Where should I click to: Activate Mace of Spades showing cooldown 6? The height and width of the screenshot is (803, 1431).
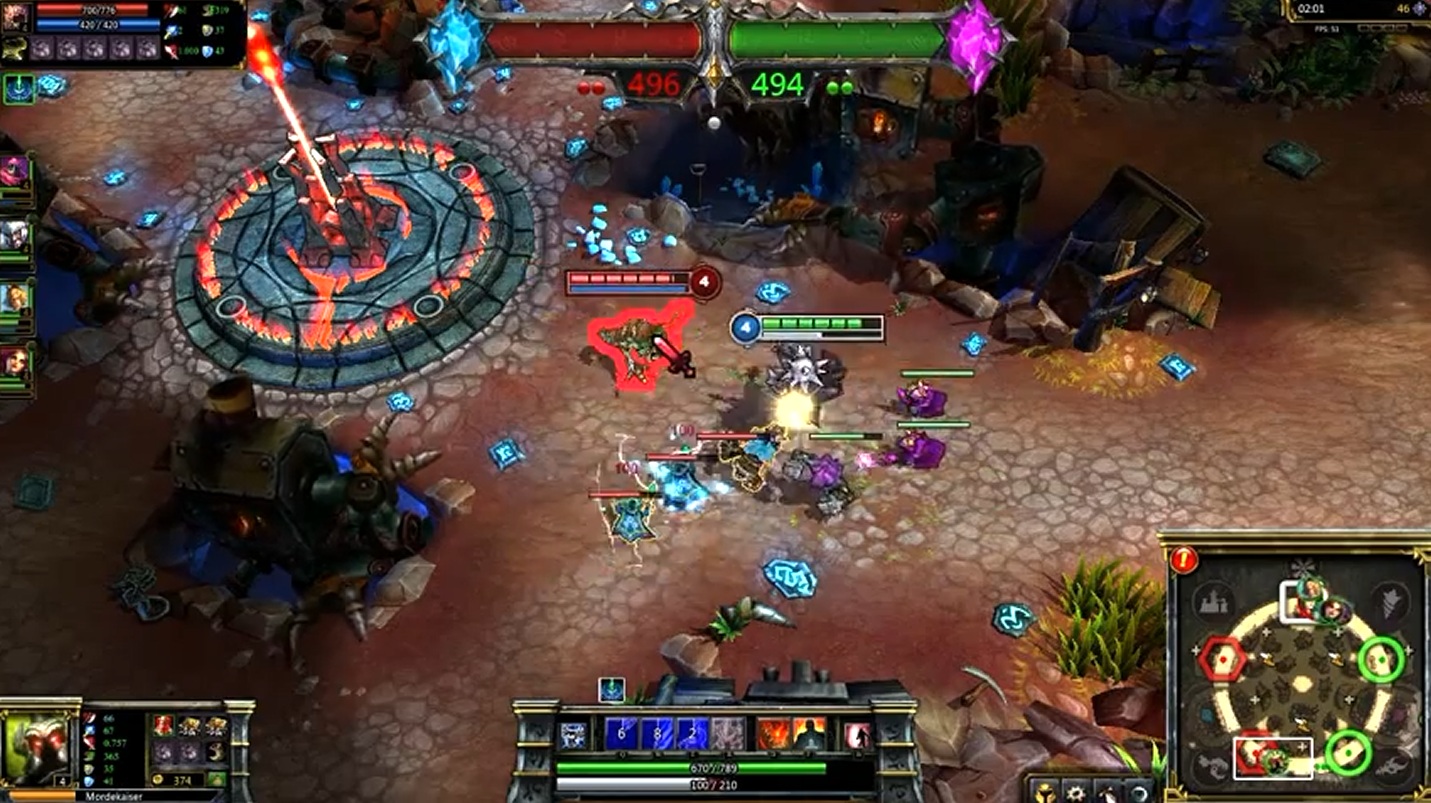pos(621,735)
